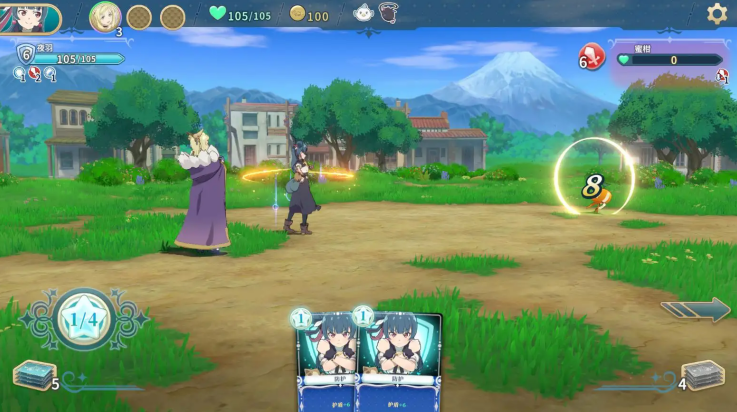Select the dark-haired player portrait
The height and width of the screenshot is (412, 737).
(x=28, y=18)
